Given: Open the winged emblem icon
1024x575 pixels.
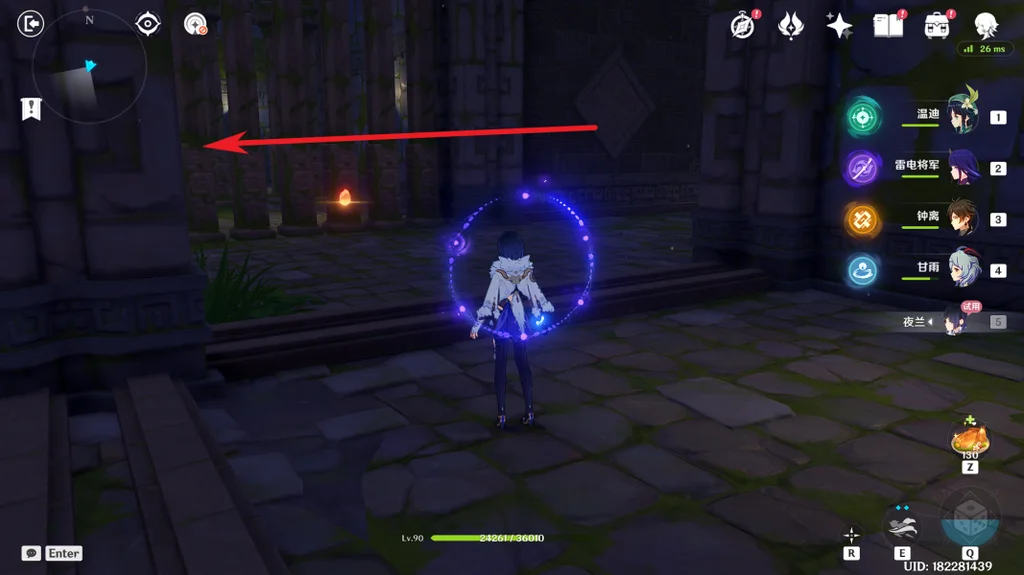Looking at the screenshot, I should (x=791, y=26).
